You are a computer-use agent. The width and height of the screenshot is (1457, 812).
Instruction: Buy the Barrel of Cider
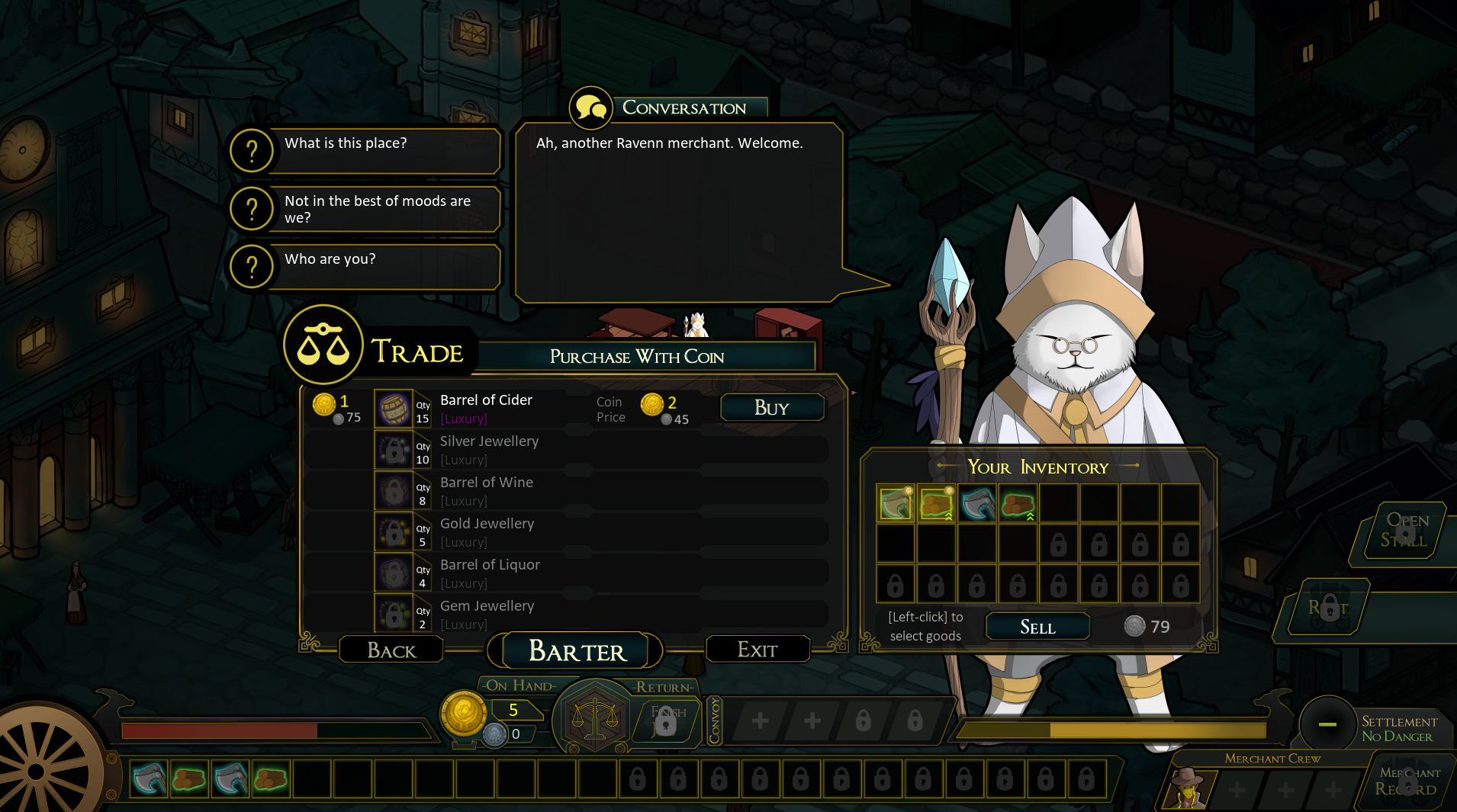(772, 408)
